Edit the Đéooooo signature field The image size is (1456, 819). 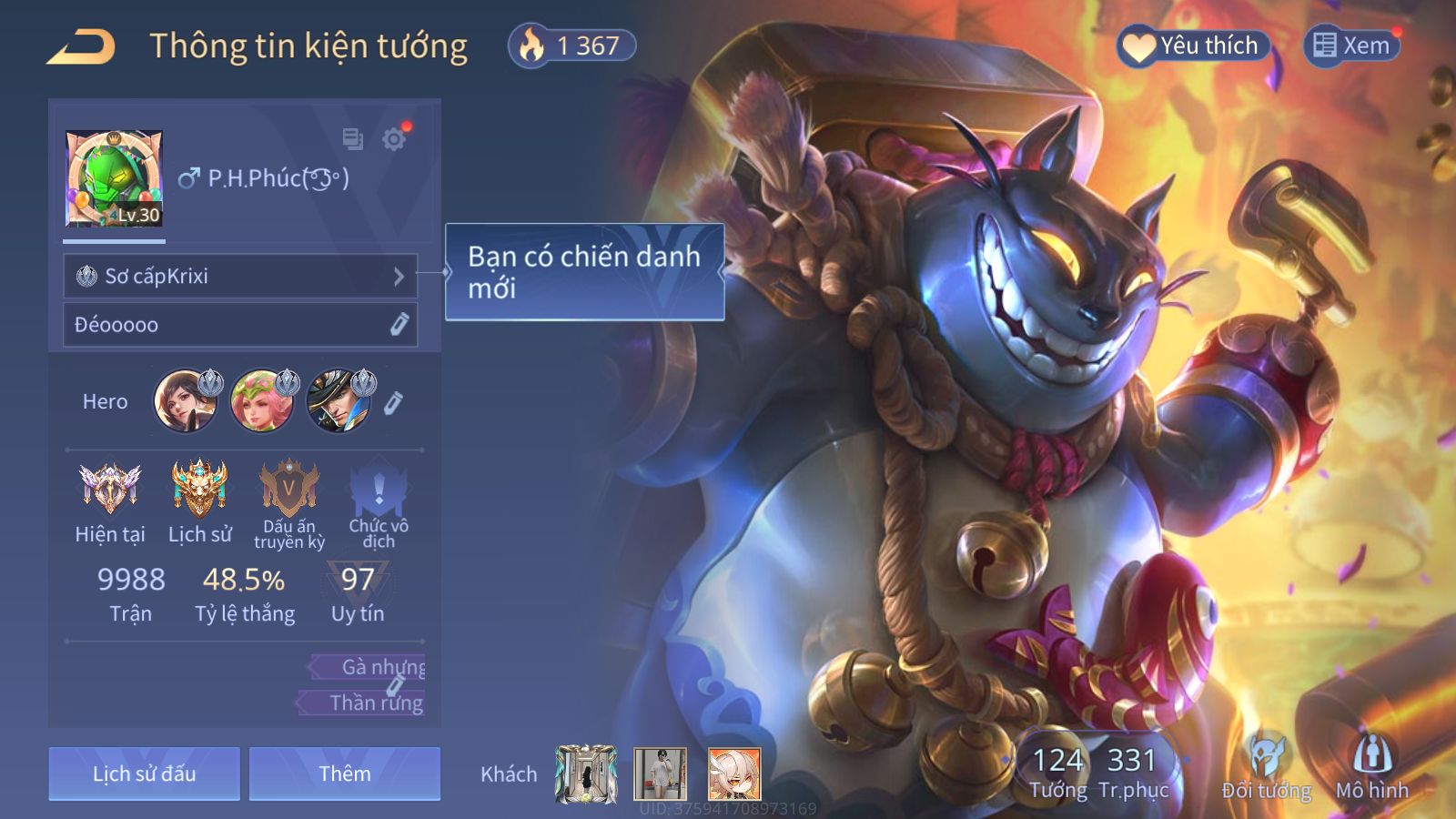[399, 325]
